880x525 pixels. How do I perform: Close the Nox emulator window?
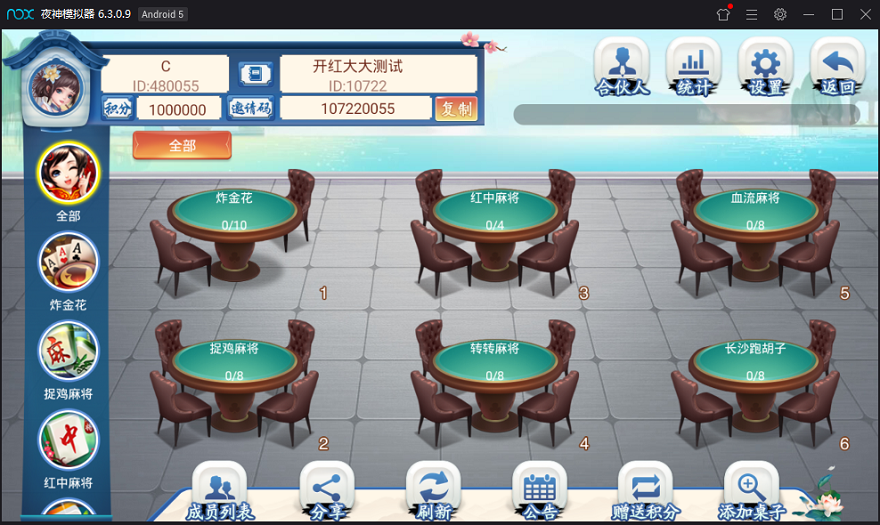tap(865, 14)
